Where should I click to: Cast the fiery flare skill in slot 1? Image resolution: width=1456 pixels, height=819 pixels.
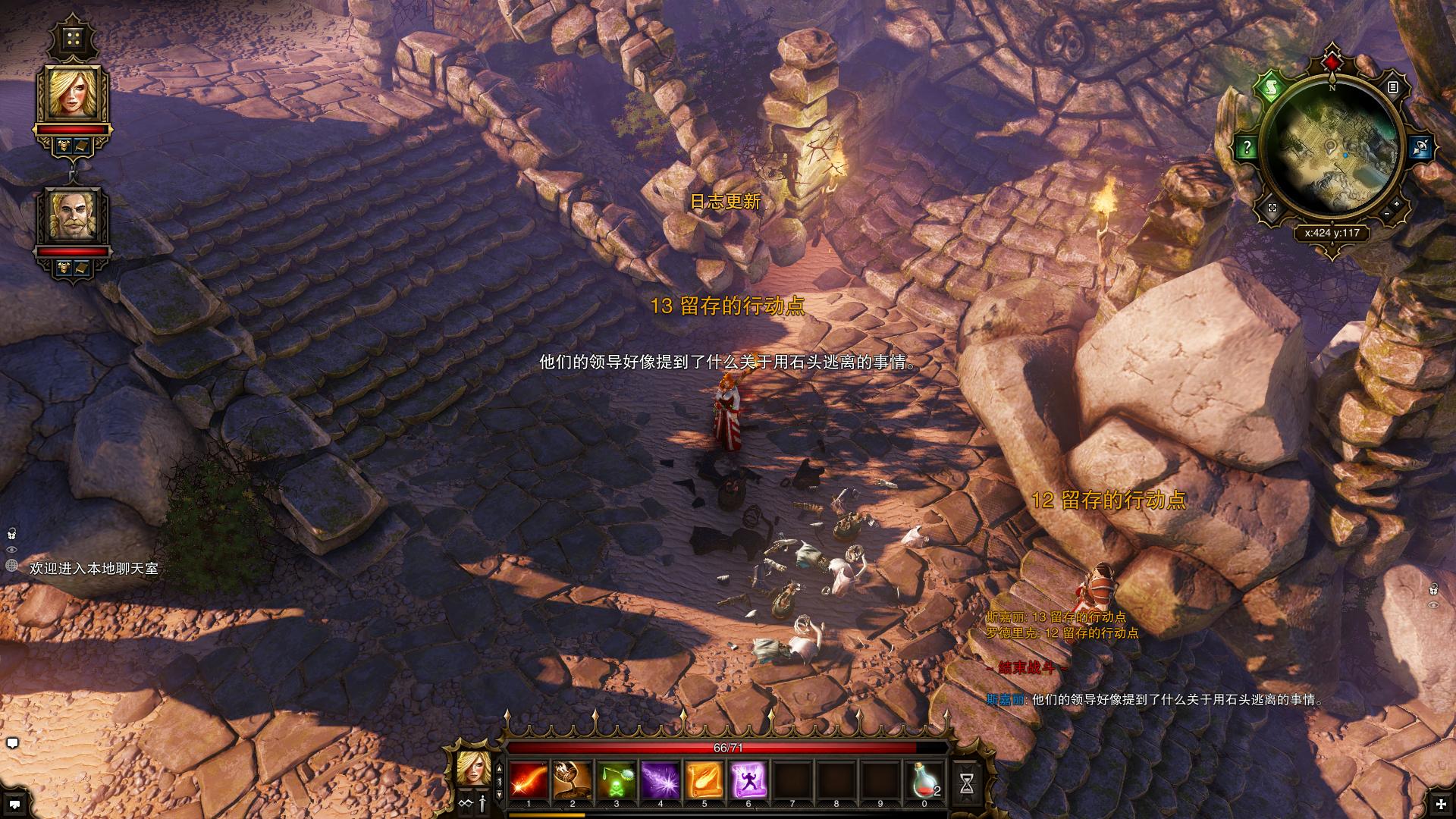(x=529, y=780)
